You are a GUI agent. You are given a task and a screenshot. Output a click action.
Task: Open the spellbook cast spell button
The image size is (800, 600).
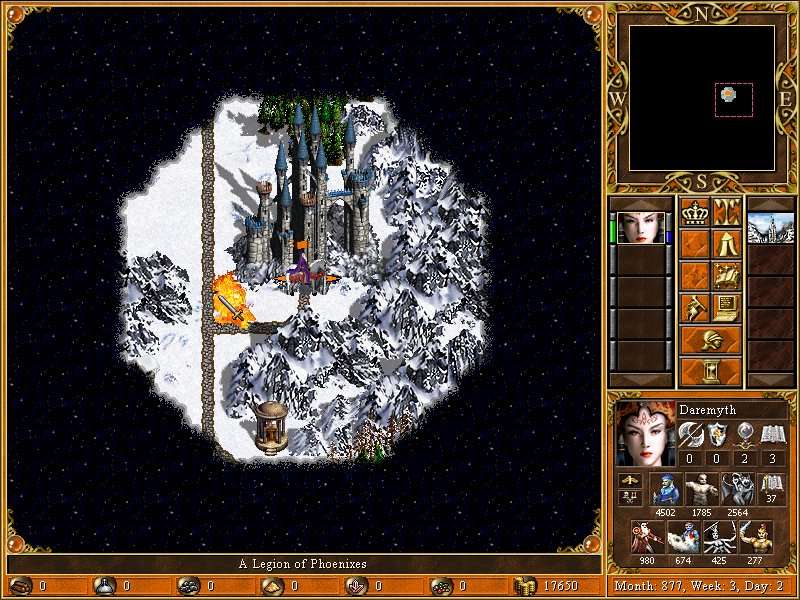[726, 275]
